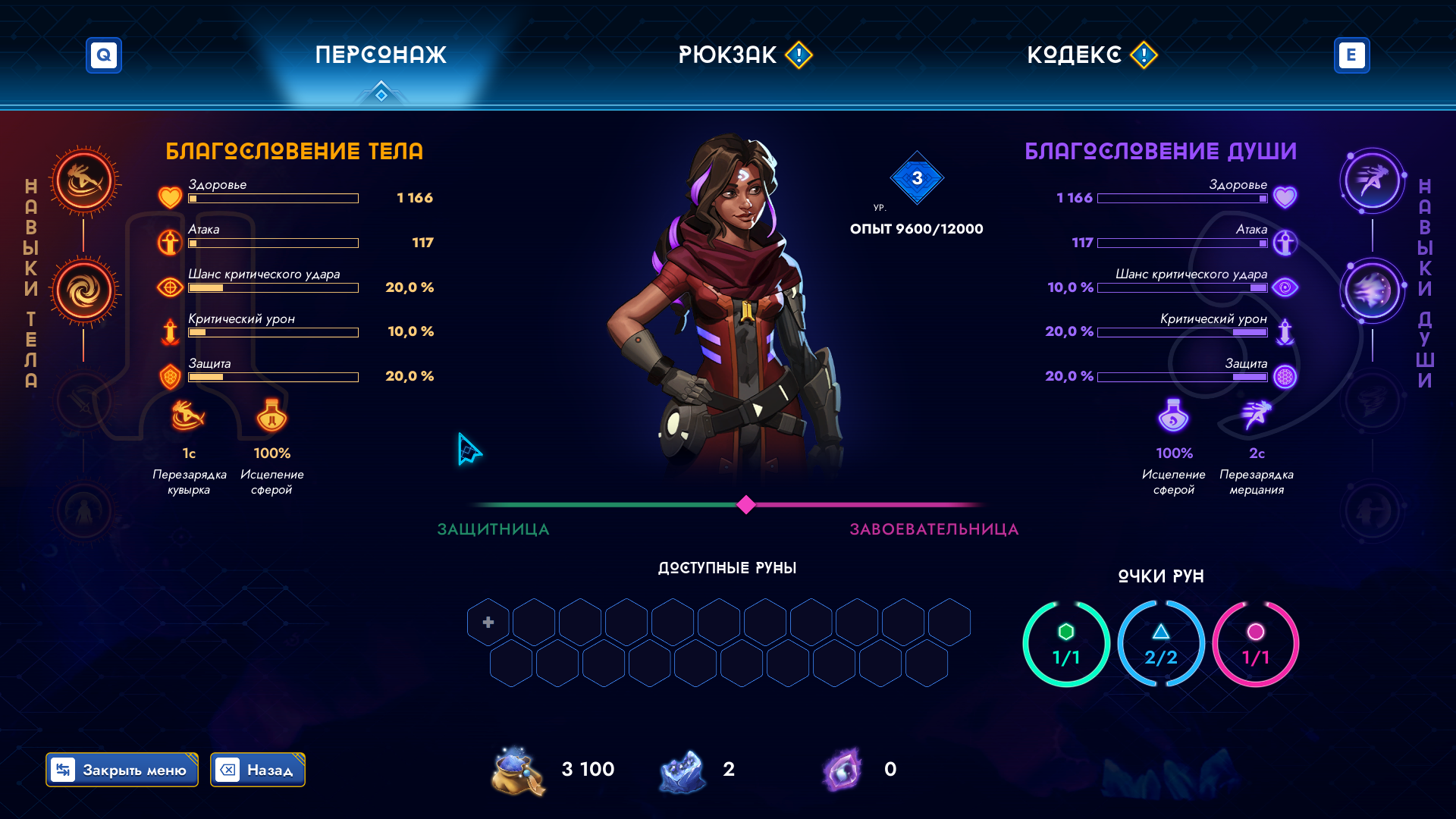Click the Перезарядка мерцания icon
The height and width of the screenshot is (819, 1456).
tap(1257, 416)
